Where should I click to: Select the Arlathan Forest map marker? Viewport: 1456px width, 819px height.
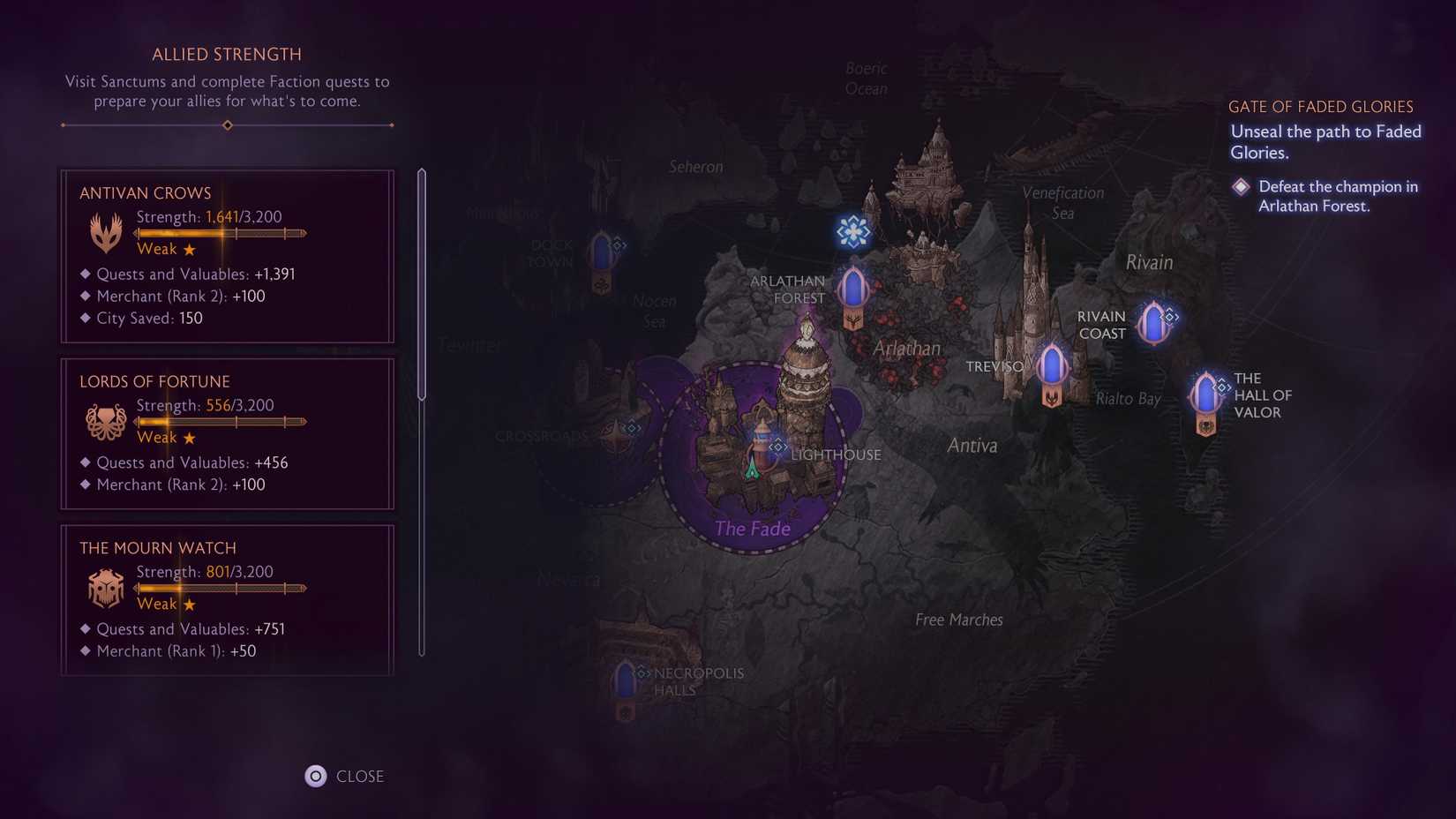coord(853,289)
